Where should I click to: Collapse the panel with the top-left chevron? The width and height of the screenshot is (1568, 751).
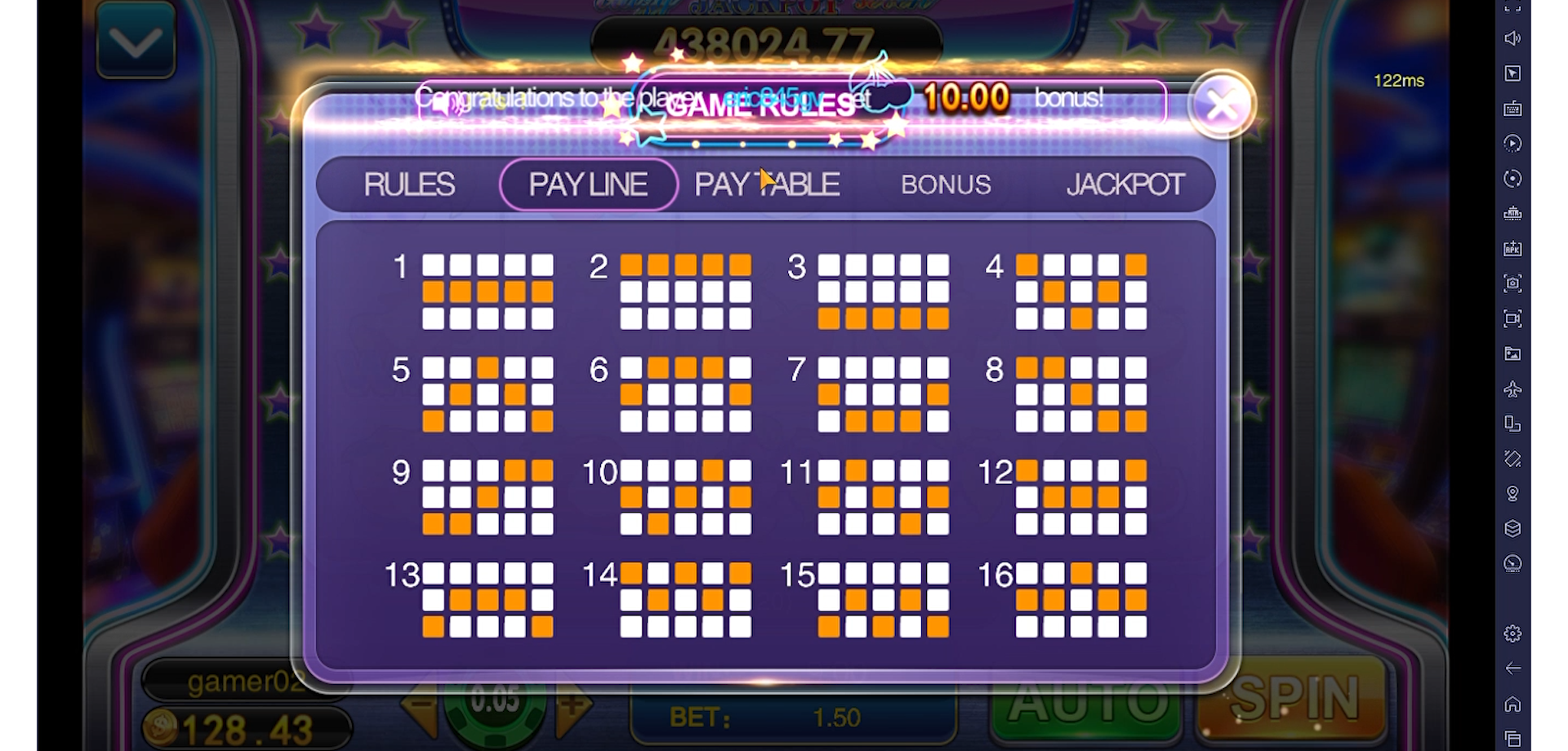click(136, 39)
